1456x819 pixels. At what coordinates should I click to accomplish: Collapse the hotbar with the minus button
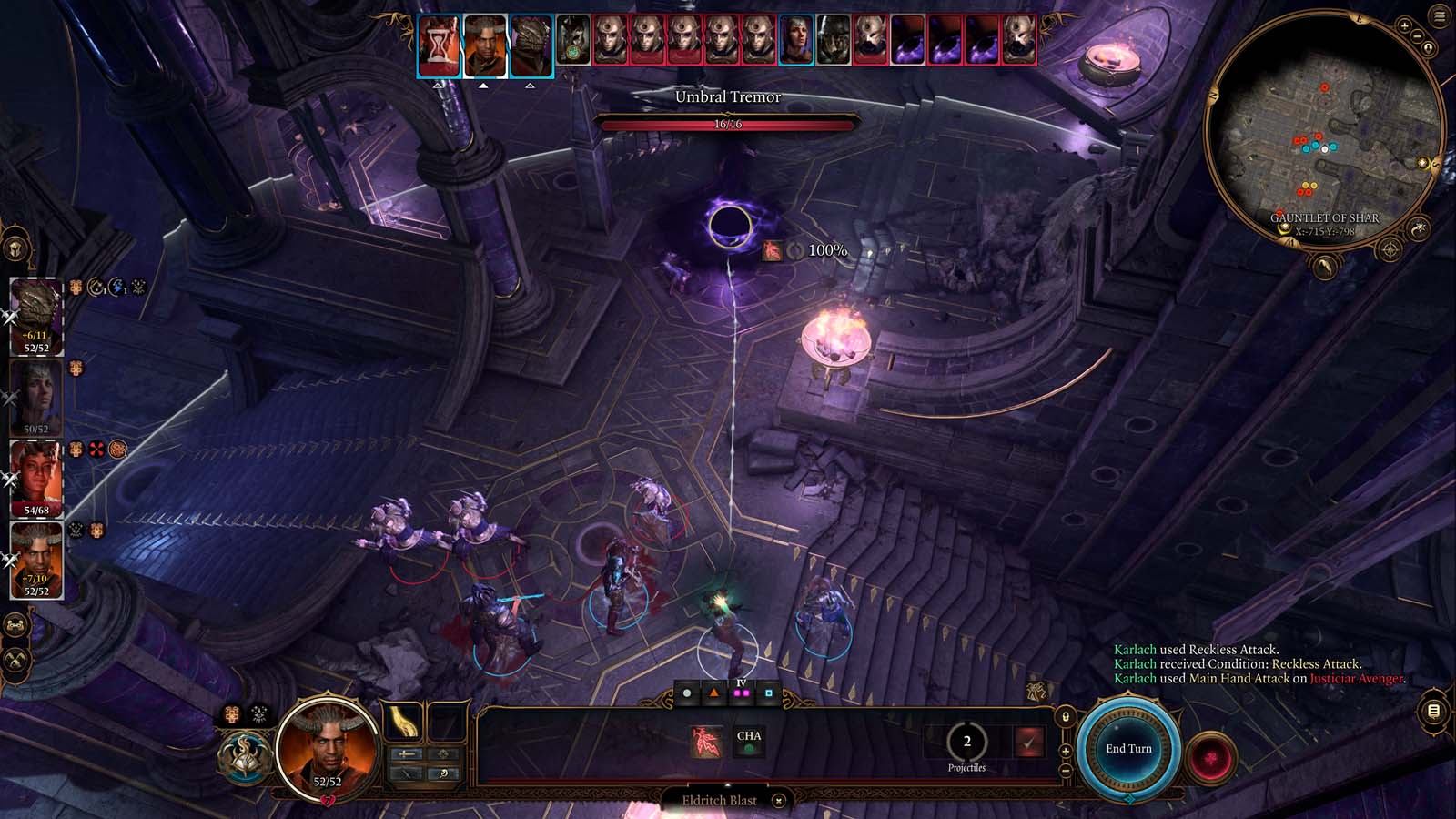[x=1066, y=770]
